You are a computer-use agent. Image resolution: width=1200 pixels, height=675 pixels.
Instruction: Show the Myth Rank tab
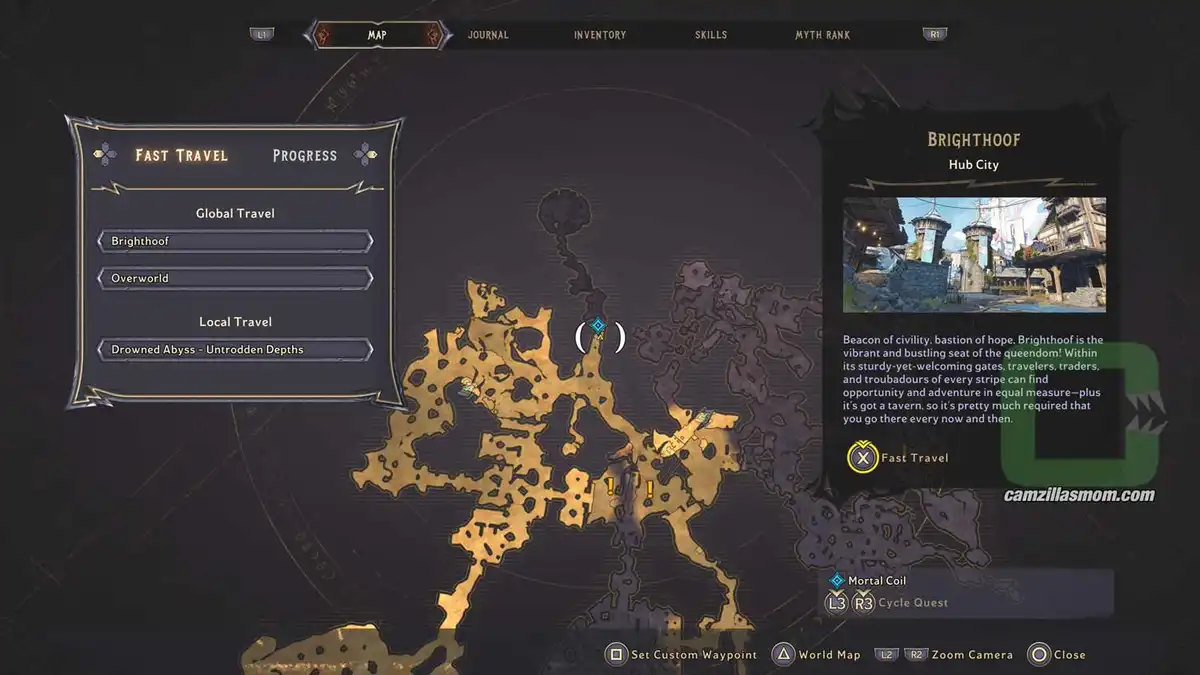pos(822,35)
